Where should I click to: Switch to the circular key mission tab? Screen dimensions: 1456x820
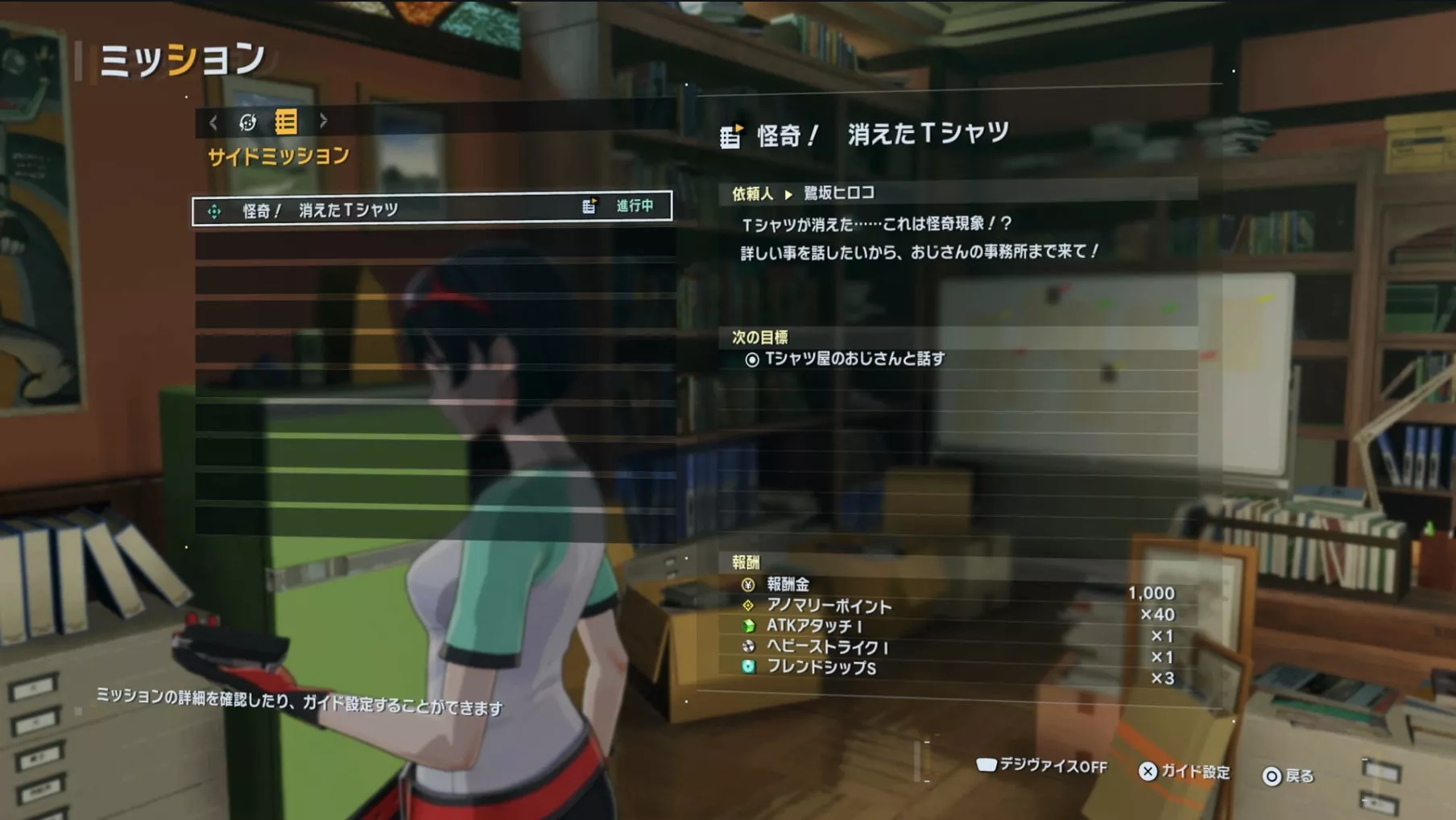[246, 122]
